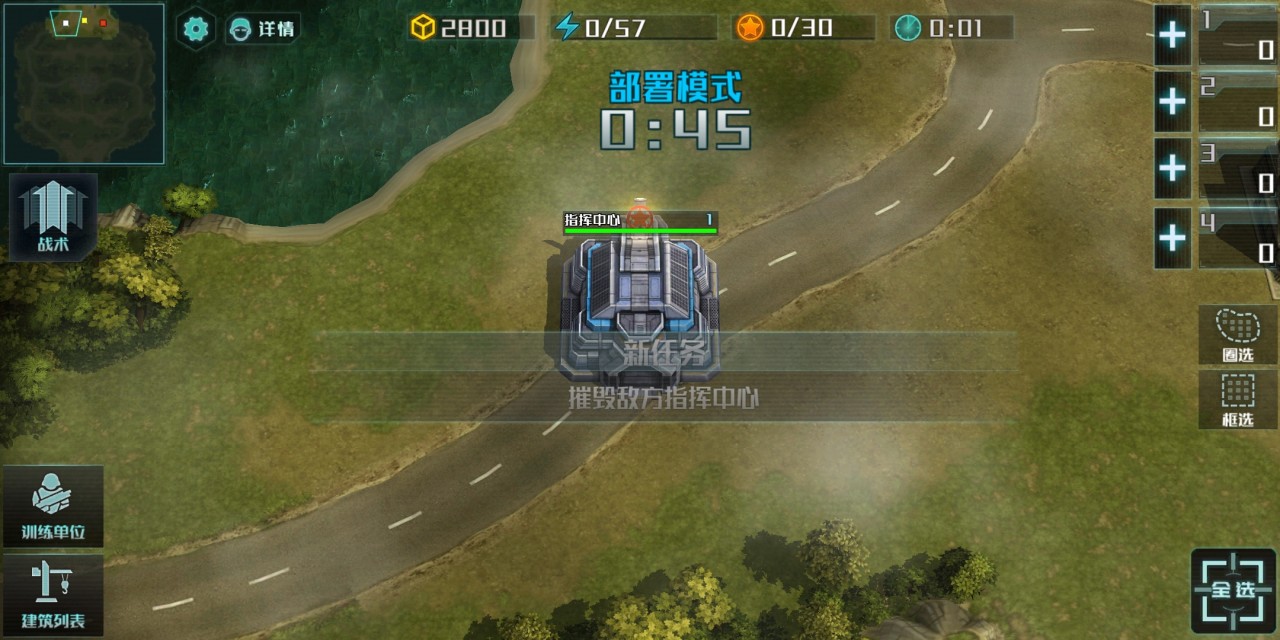1280x640 pixels.
Task: Add units to control group 4
Action: tap(1172, 238)
